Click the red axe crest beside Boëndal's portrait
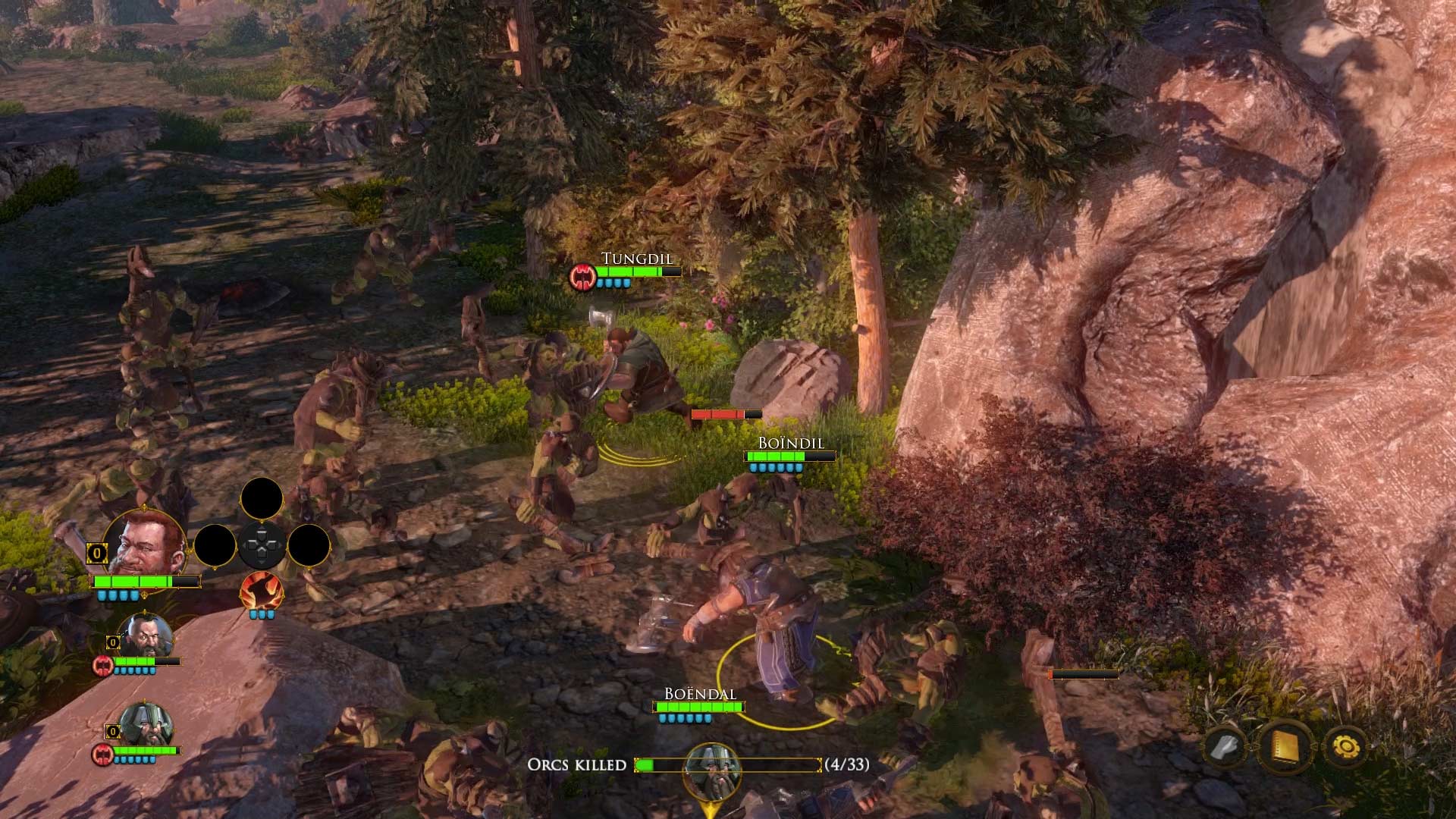Image resolution: width=1456 pixels, height=819 pixels. tap(103, 755)
